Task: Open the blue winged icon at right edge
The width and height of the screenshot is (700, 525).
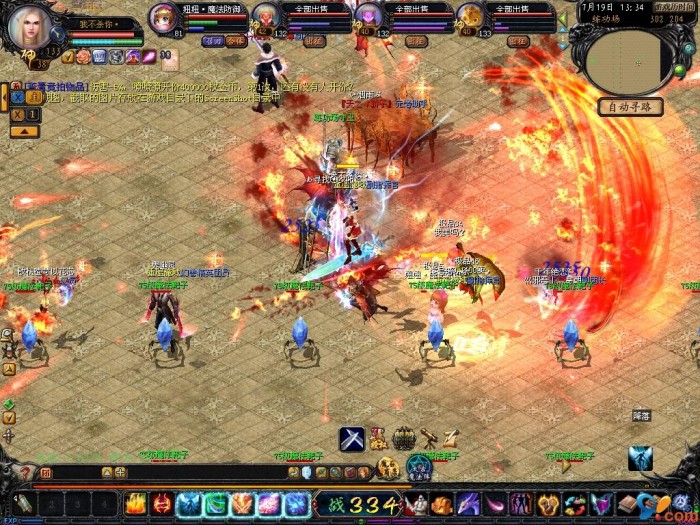Action: pos(640,458)
